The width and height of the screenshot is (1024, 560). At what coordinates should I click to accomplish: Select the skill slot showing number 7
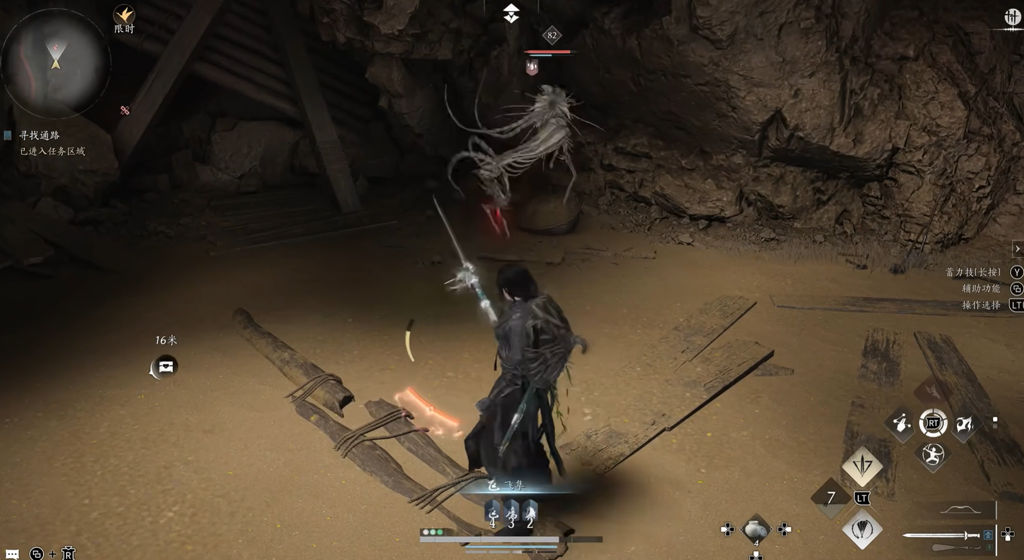pyautogui.click(x=830, y=497)
